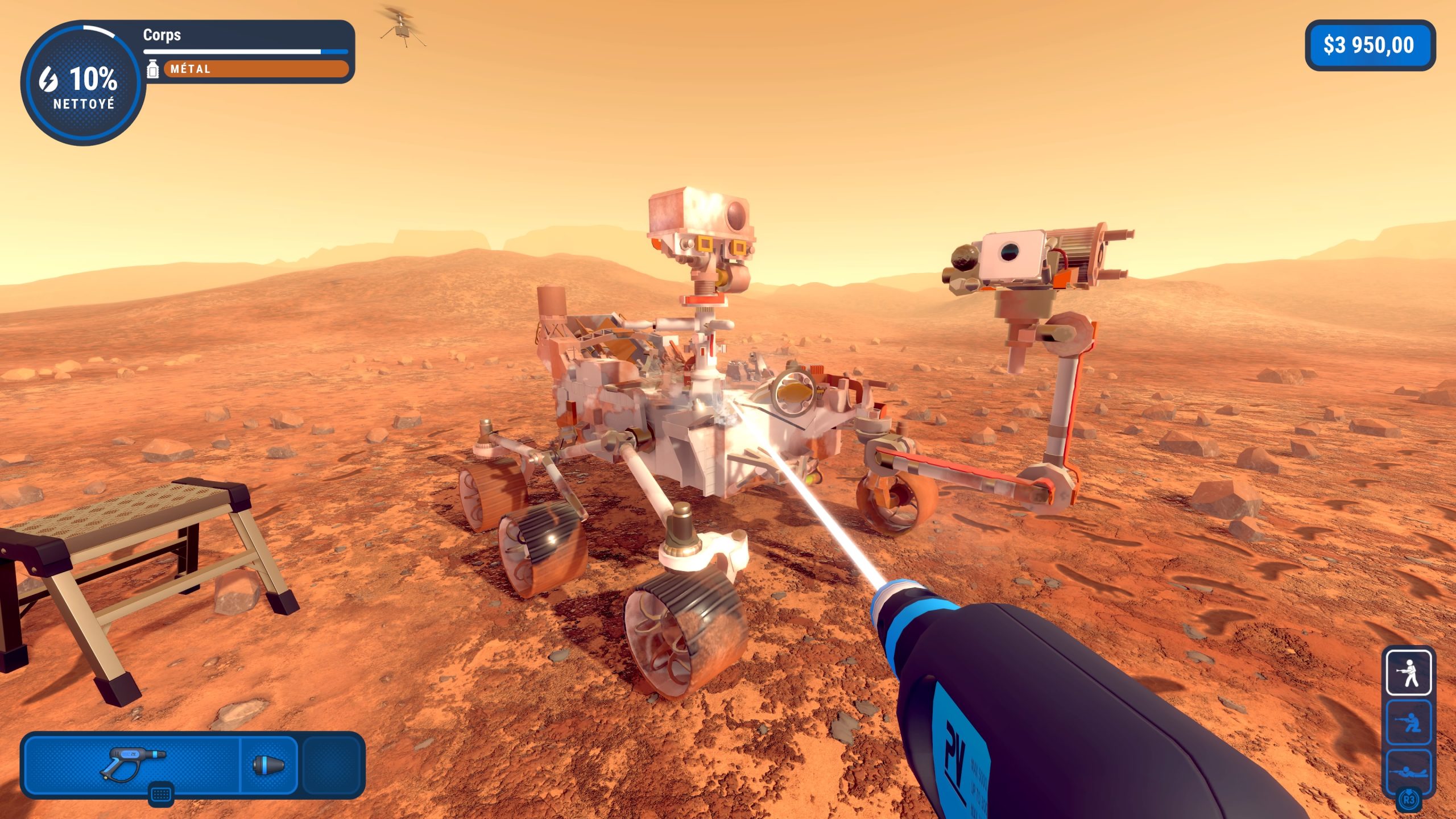The height and width of the screenshot is (819, 1456).
Task: Select the pressure washer gun slot
Action: 132,764
